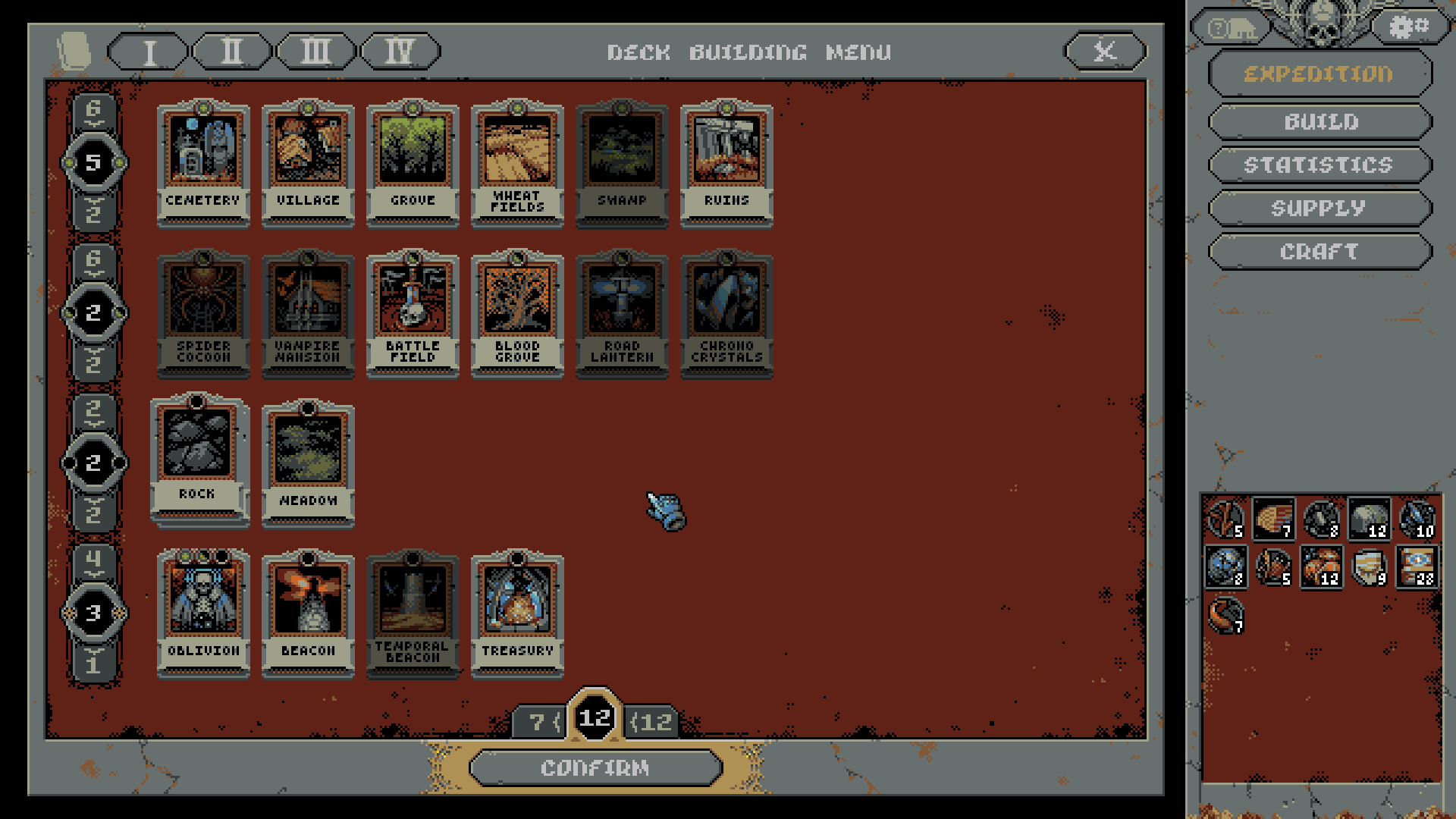Toggle the Rock card

click(197, 459)
